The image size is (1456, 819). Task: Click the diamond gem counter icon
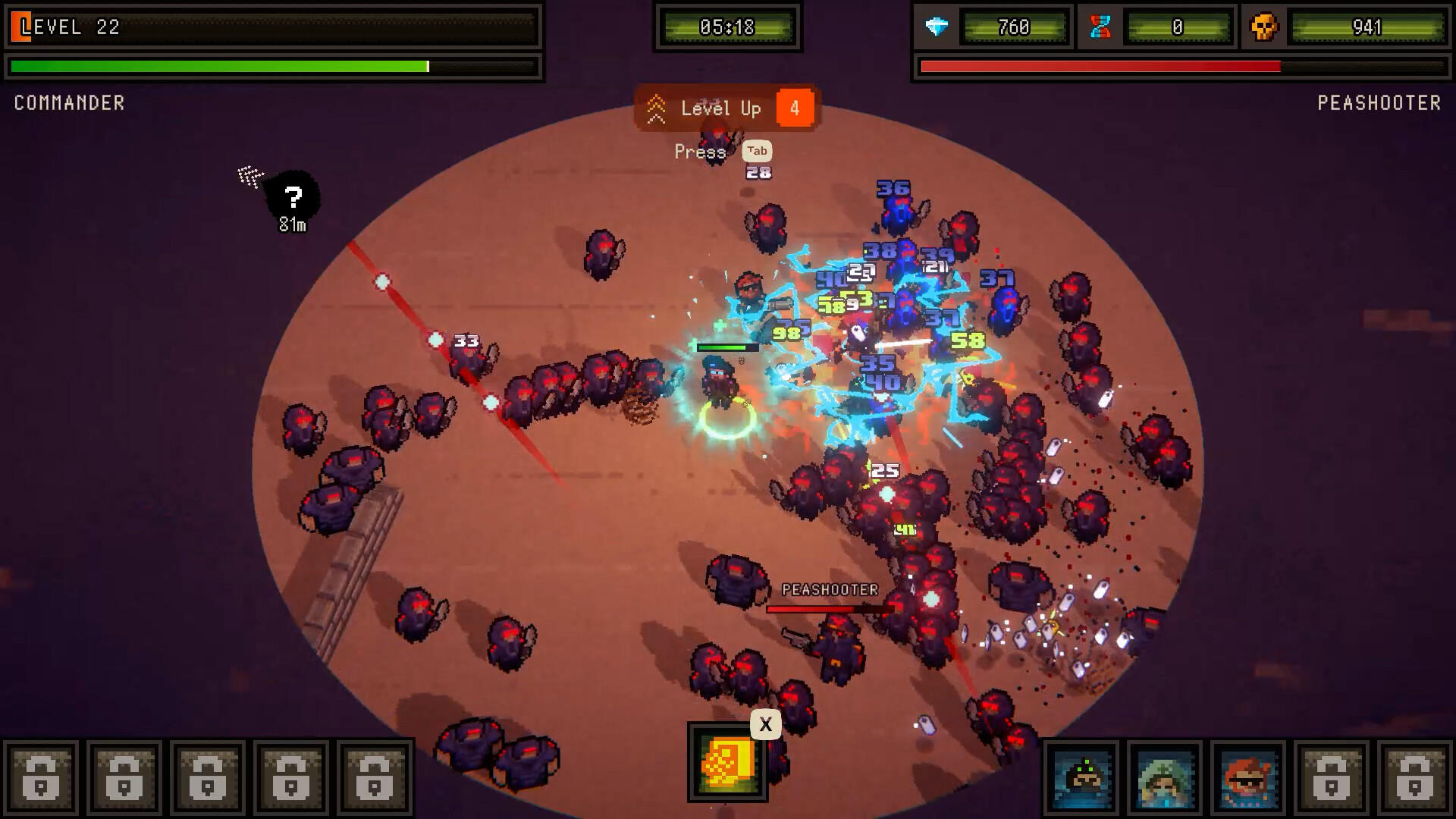(x=936, y=27)
